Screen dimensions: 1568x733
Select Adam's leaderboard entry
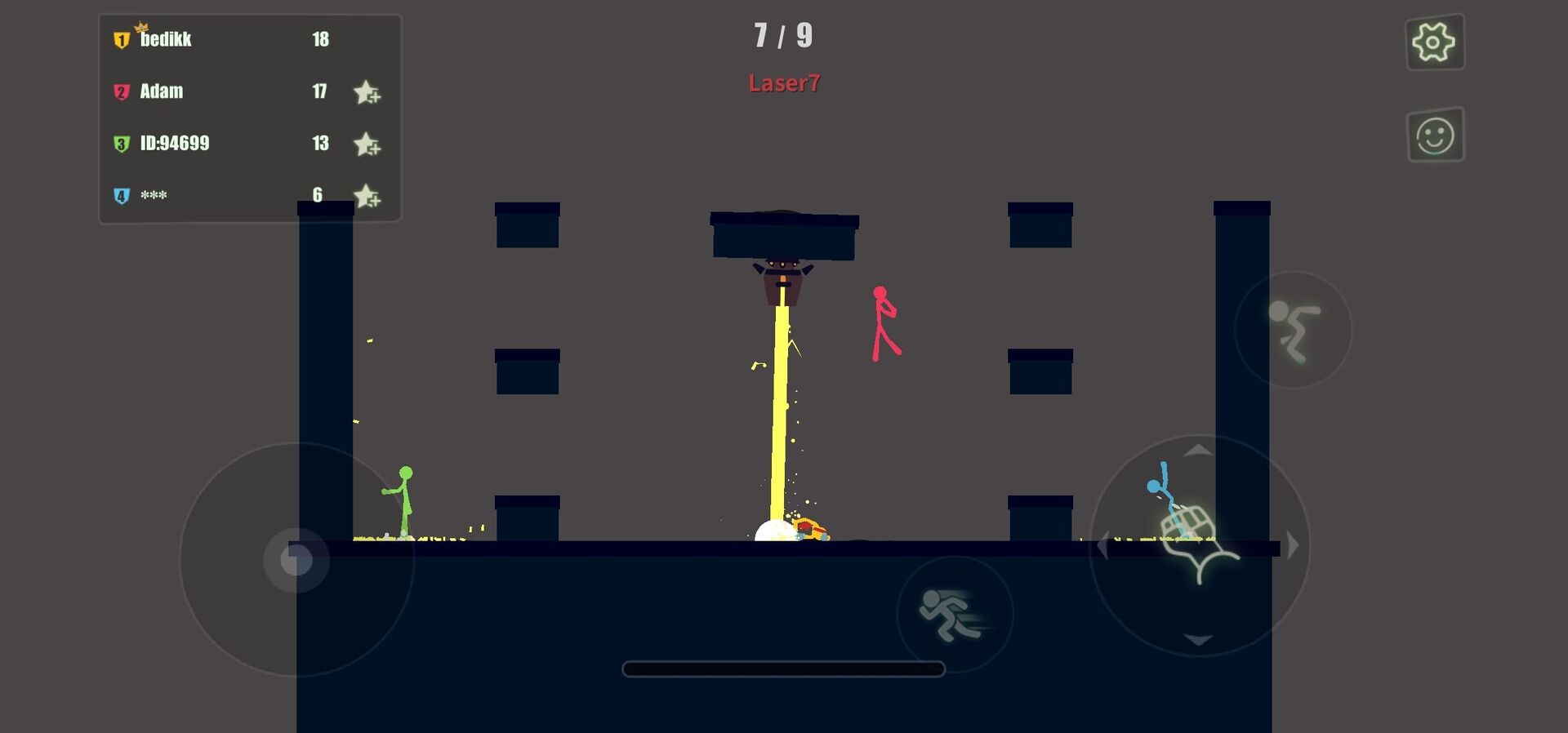161,91
